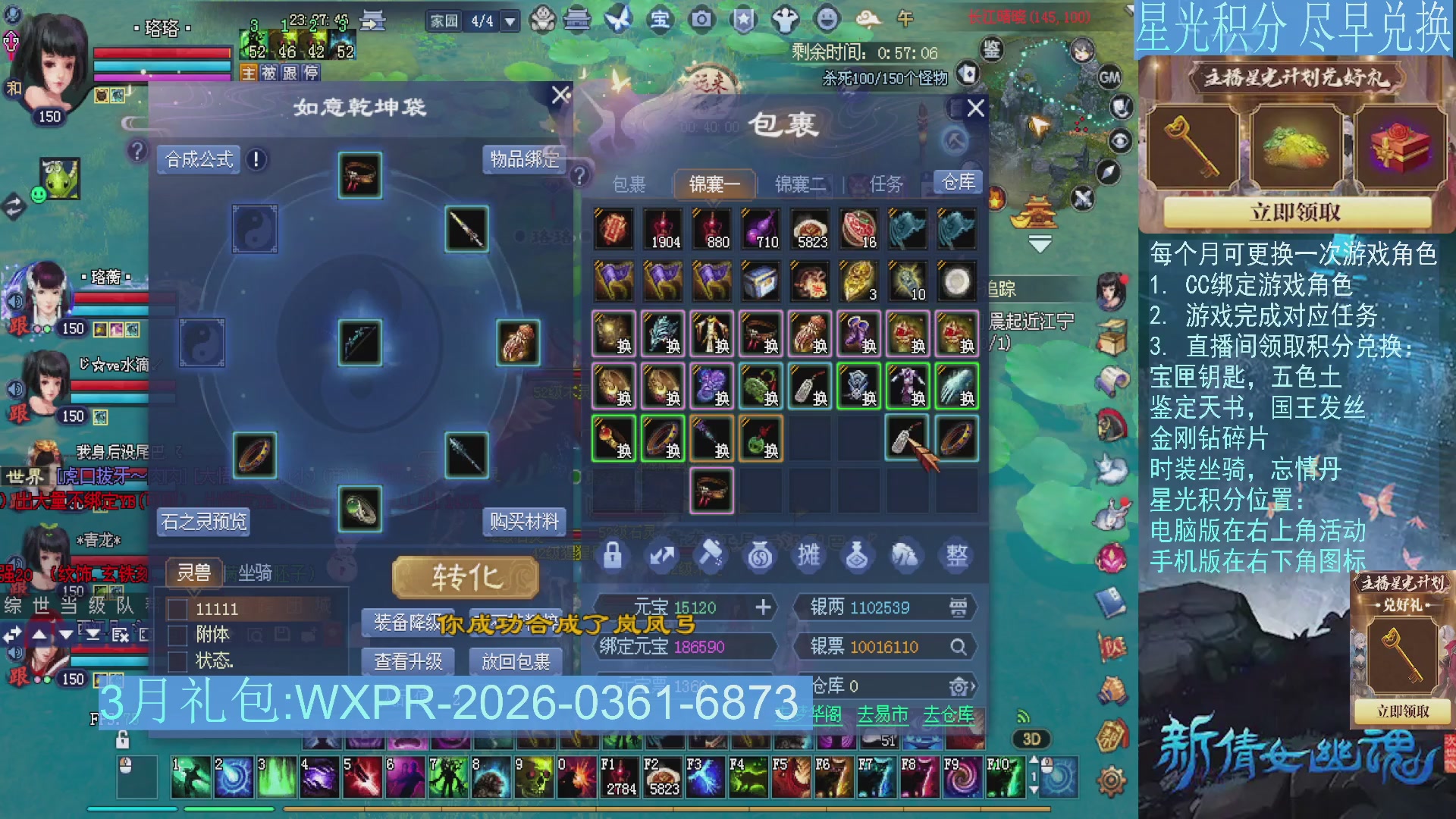This screenshot has height=819, width=1456.
Task: Check the 状态 checkbox
Action: [179, 661]
